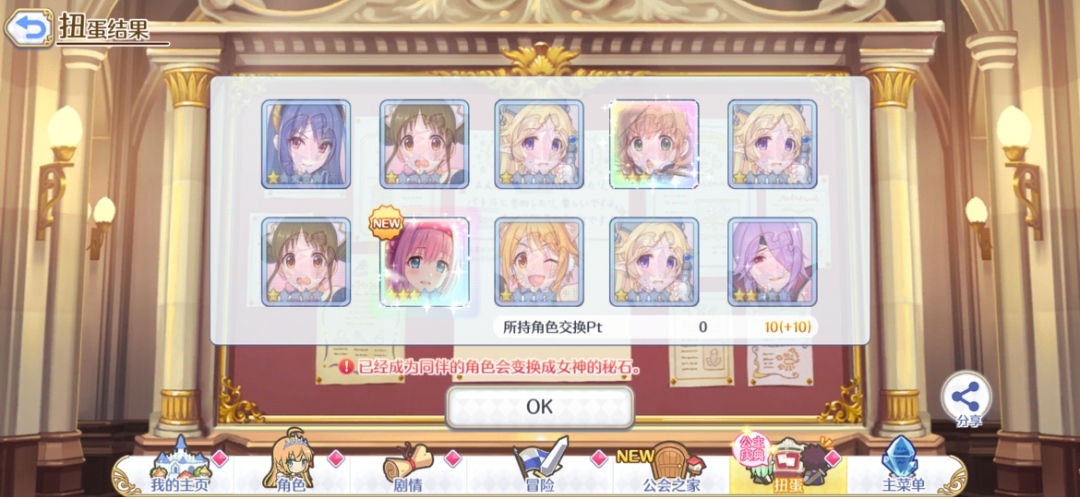The image size is (1080, 499).
Task: Open the 剧情 story tab
Action: point(406,471)
